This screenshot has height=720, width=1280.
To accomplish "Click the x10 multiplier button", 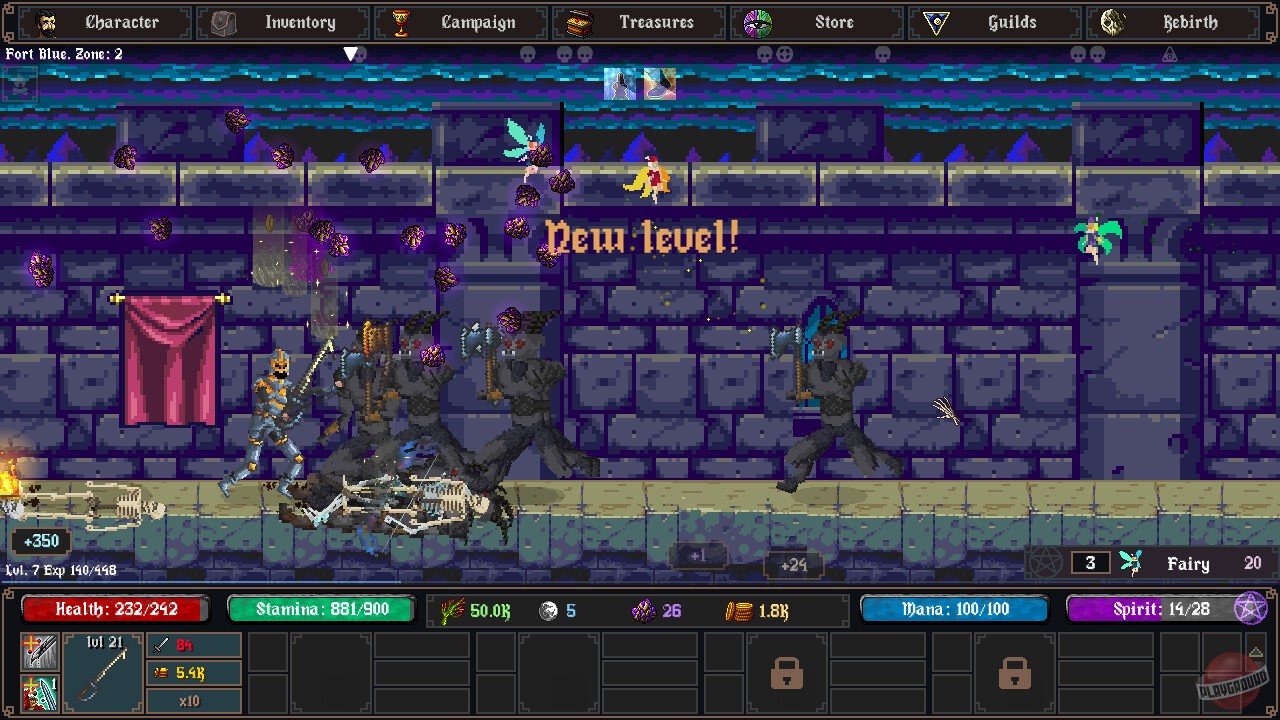I will [193, 701].
